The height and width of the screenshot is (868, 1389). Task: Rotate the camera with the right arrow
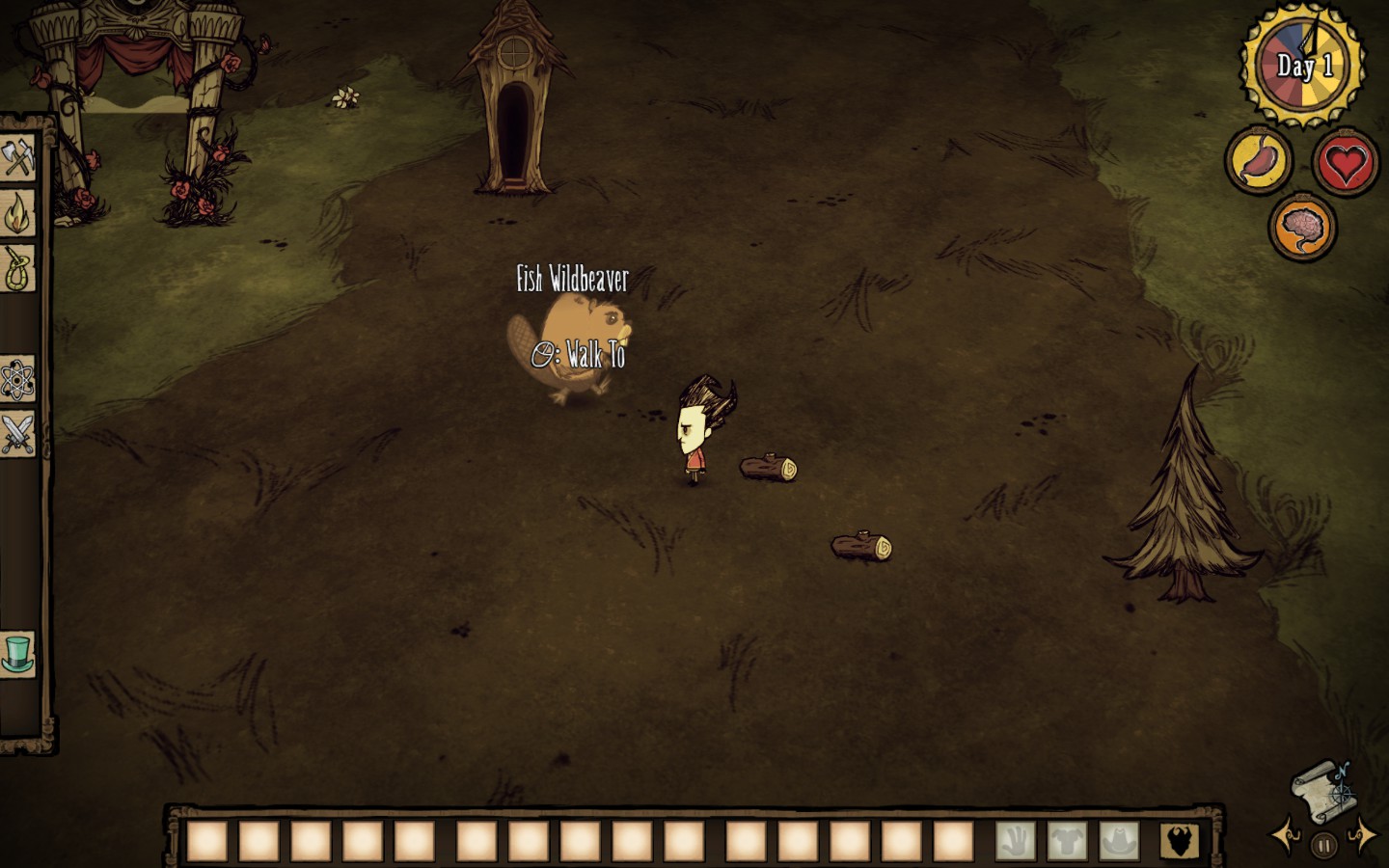[1363, 835]
